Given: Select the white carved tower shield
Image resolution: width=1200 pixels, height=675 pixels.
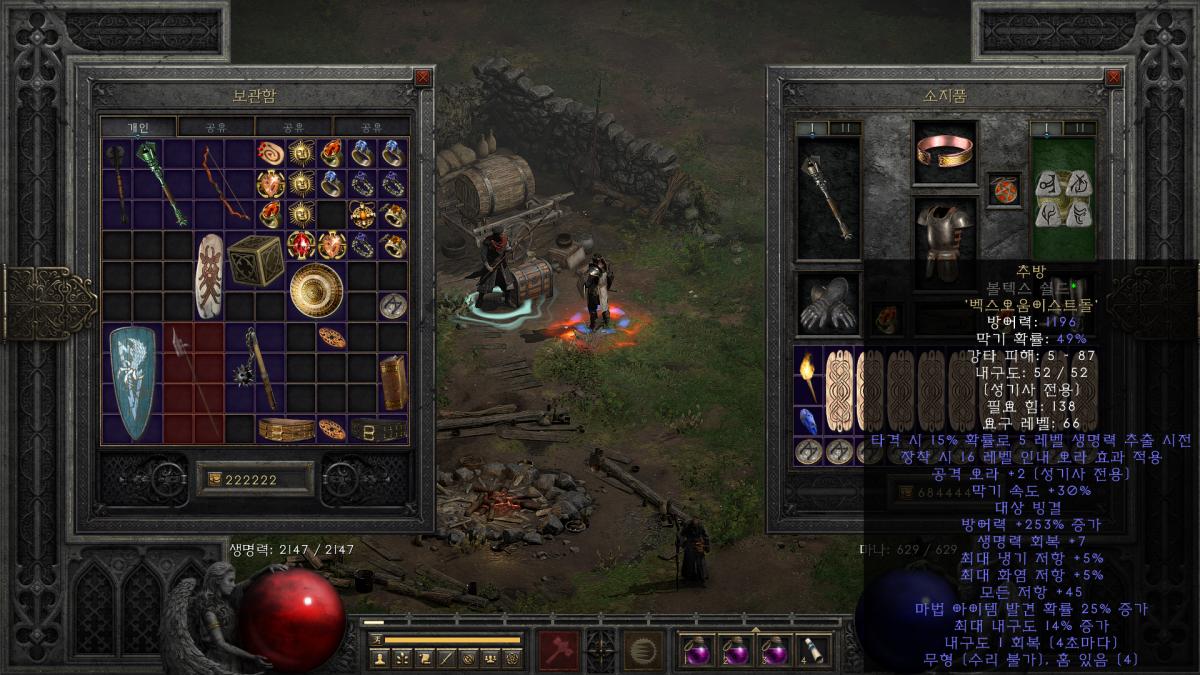Looking at the screenshot, I should (x=210, y=275).
